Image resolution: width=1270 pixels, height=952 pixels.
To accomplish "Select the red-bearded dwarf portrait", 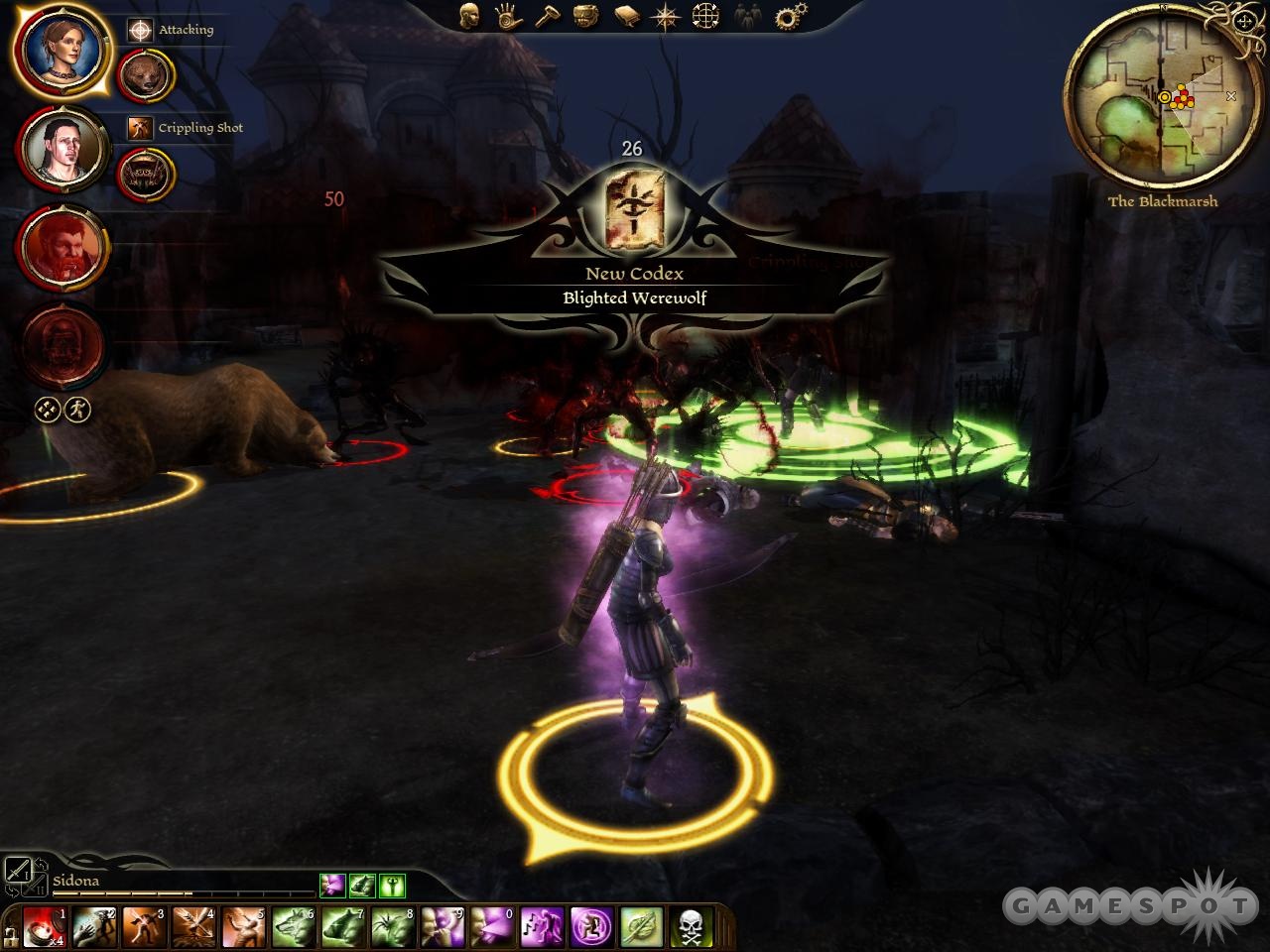I will (63, 246).
